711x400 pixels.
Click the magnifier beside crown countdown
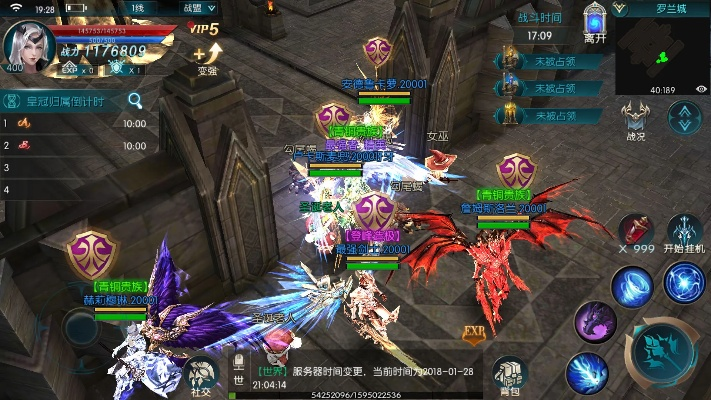click(134, 100)
